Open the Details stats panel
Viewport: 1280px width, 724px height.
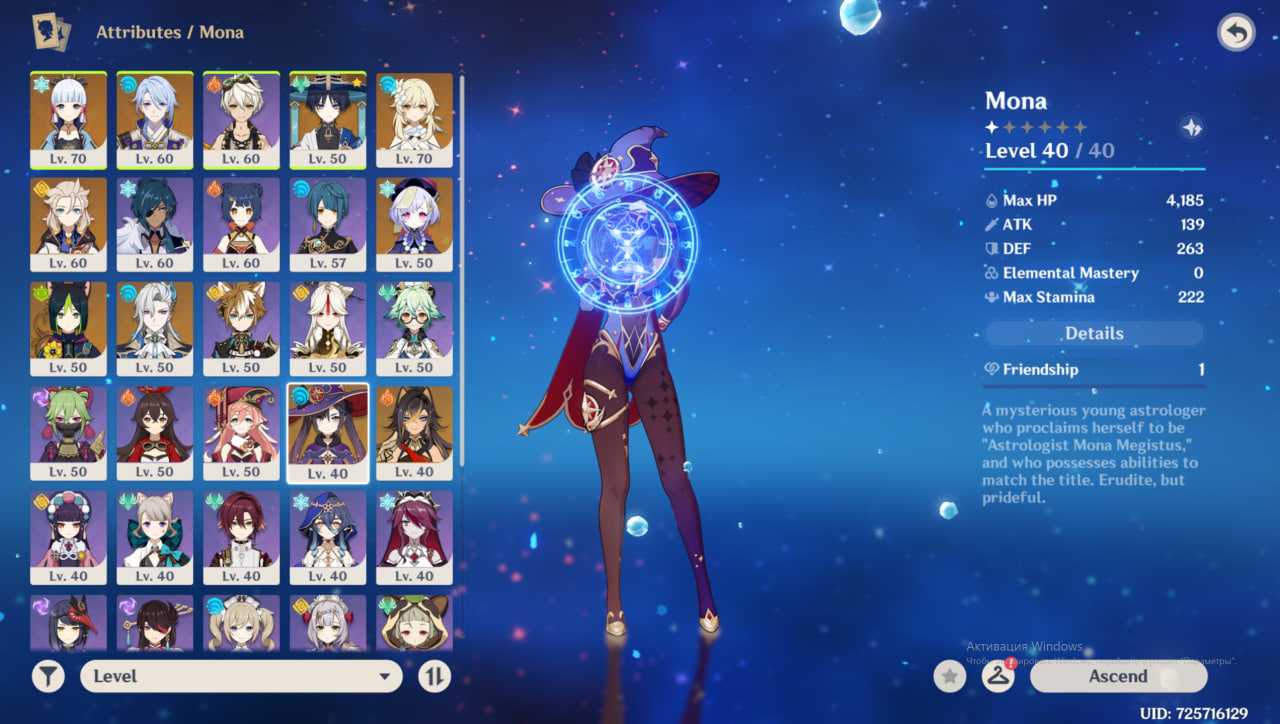coord(1094,334)
